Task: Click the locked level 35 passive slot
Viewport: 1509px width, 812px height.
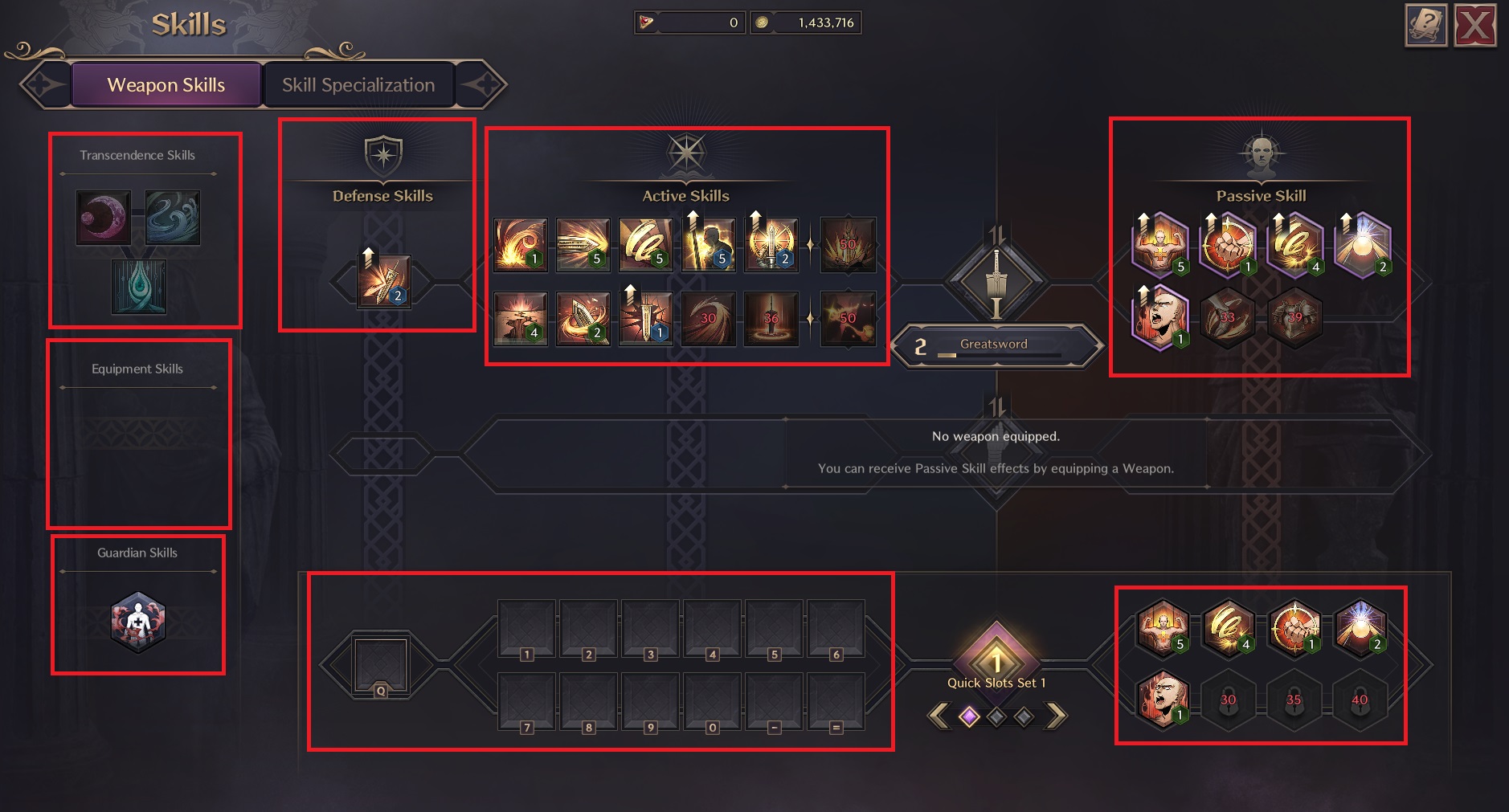Action: (1294, 700)
